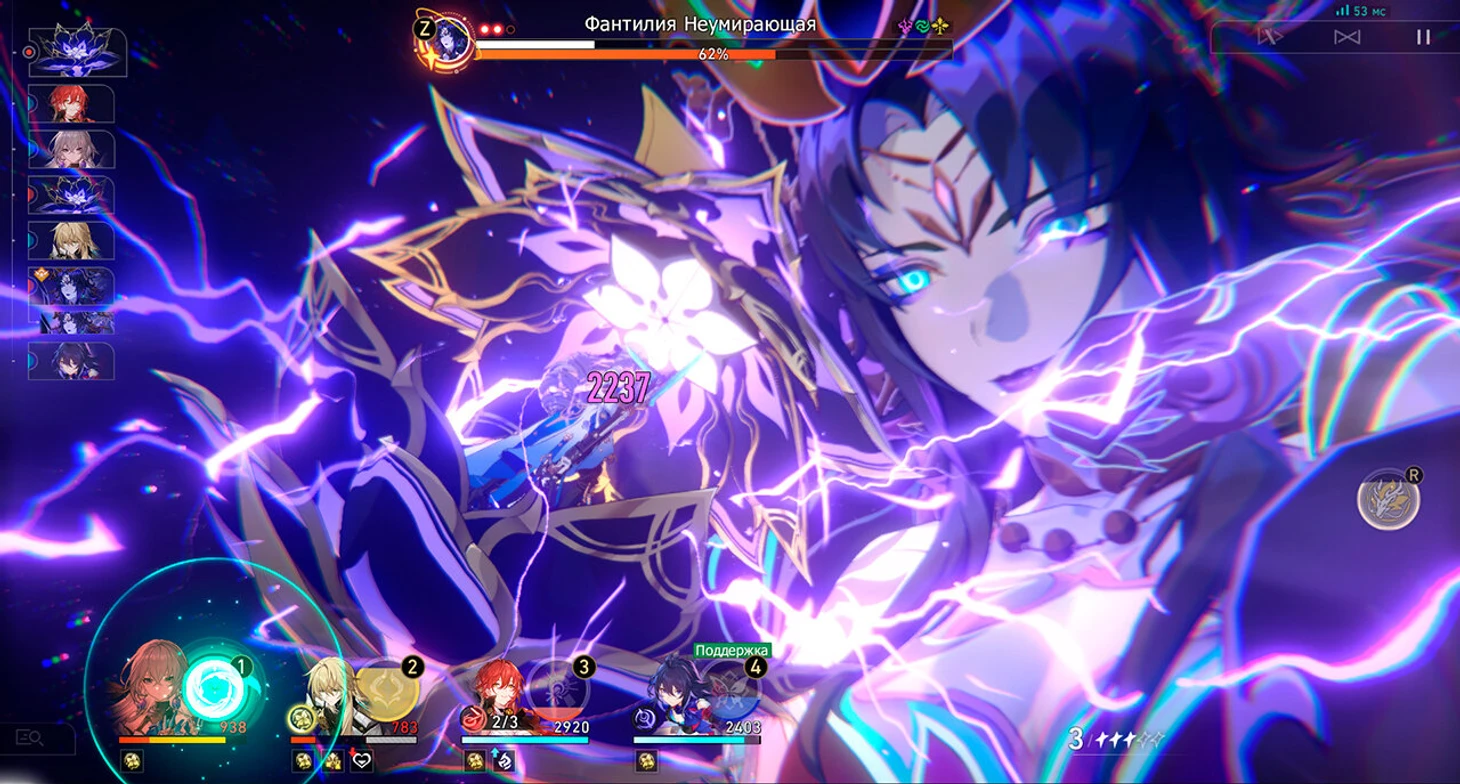The height and width of the screenshot is (784, 1460).
Task: Activate the glowing teal ultimate of character 1
Action: tap(215, 689)
